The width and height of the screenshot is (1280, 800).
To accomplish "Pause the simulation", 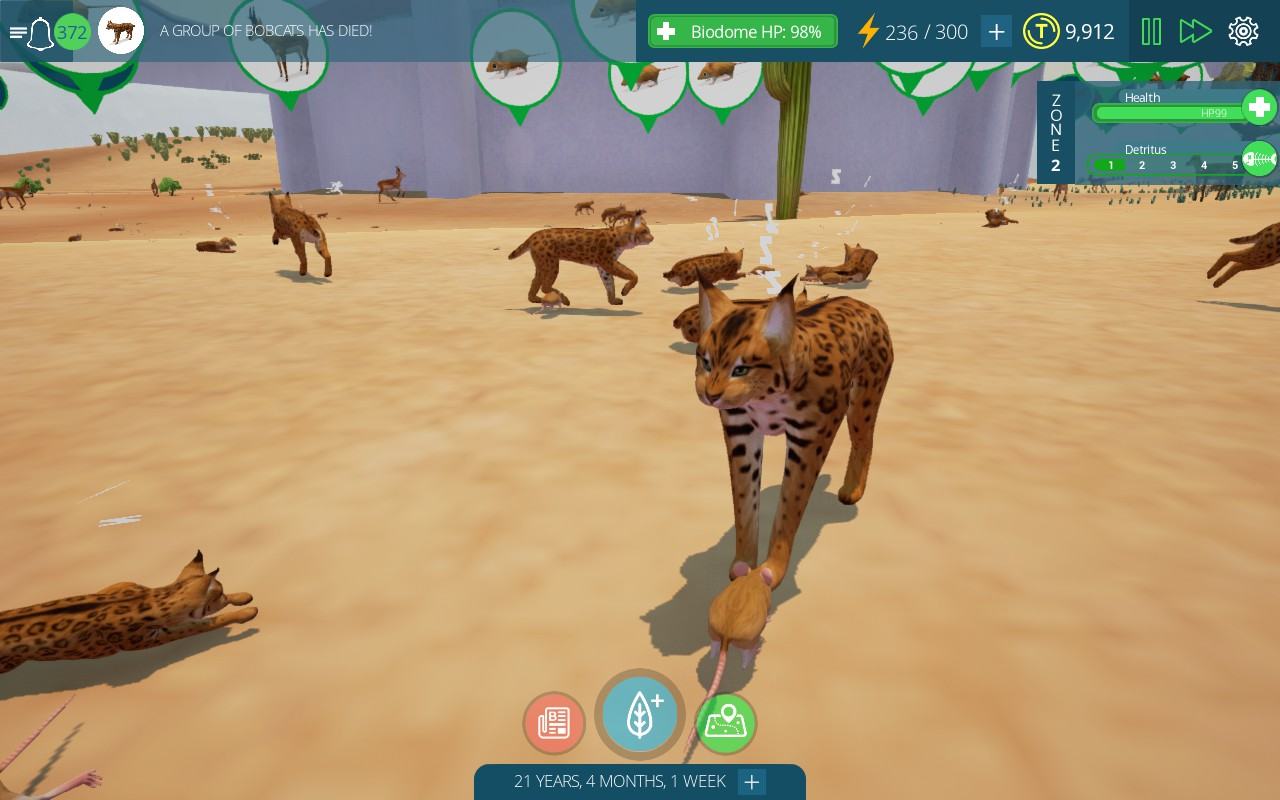I will click(x=1151, y=32).
